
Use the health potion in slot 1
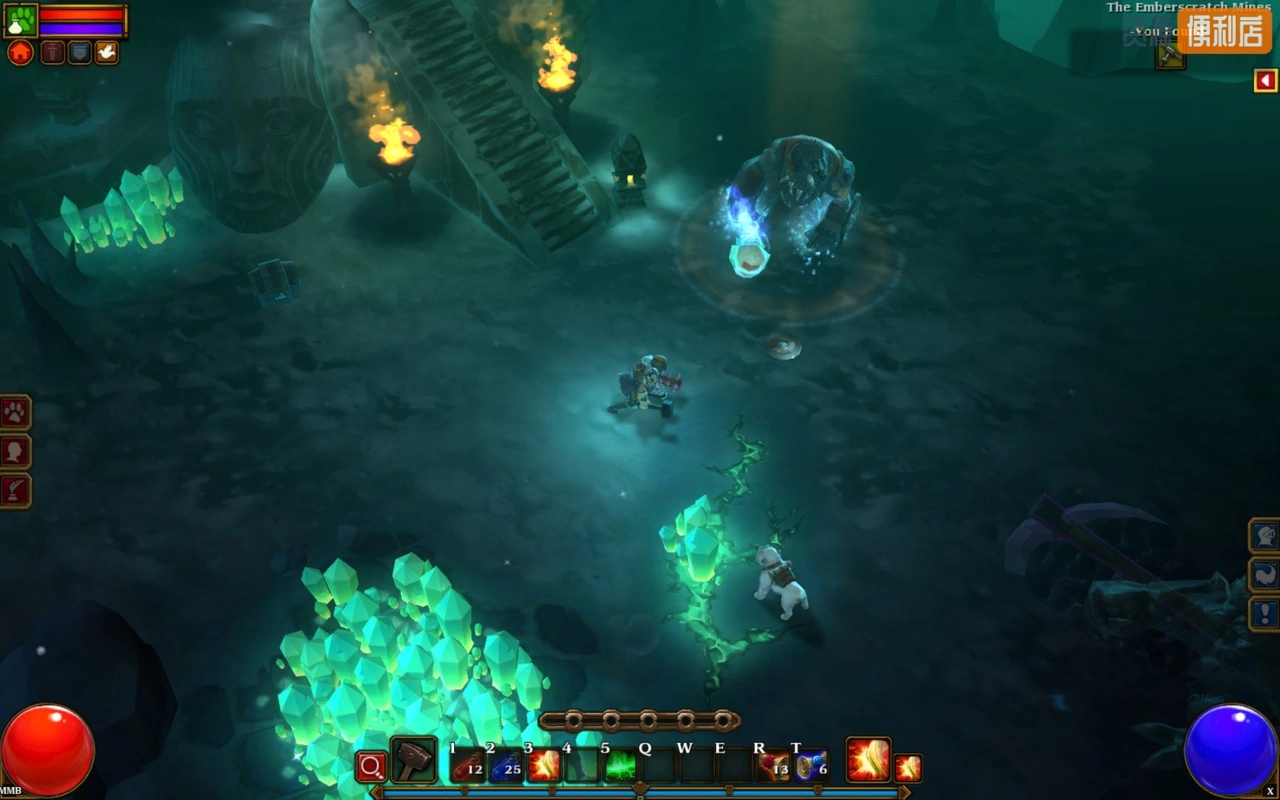click(x=467, y=766)
